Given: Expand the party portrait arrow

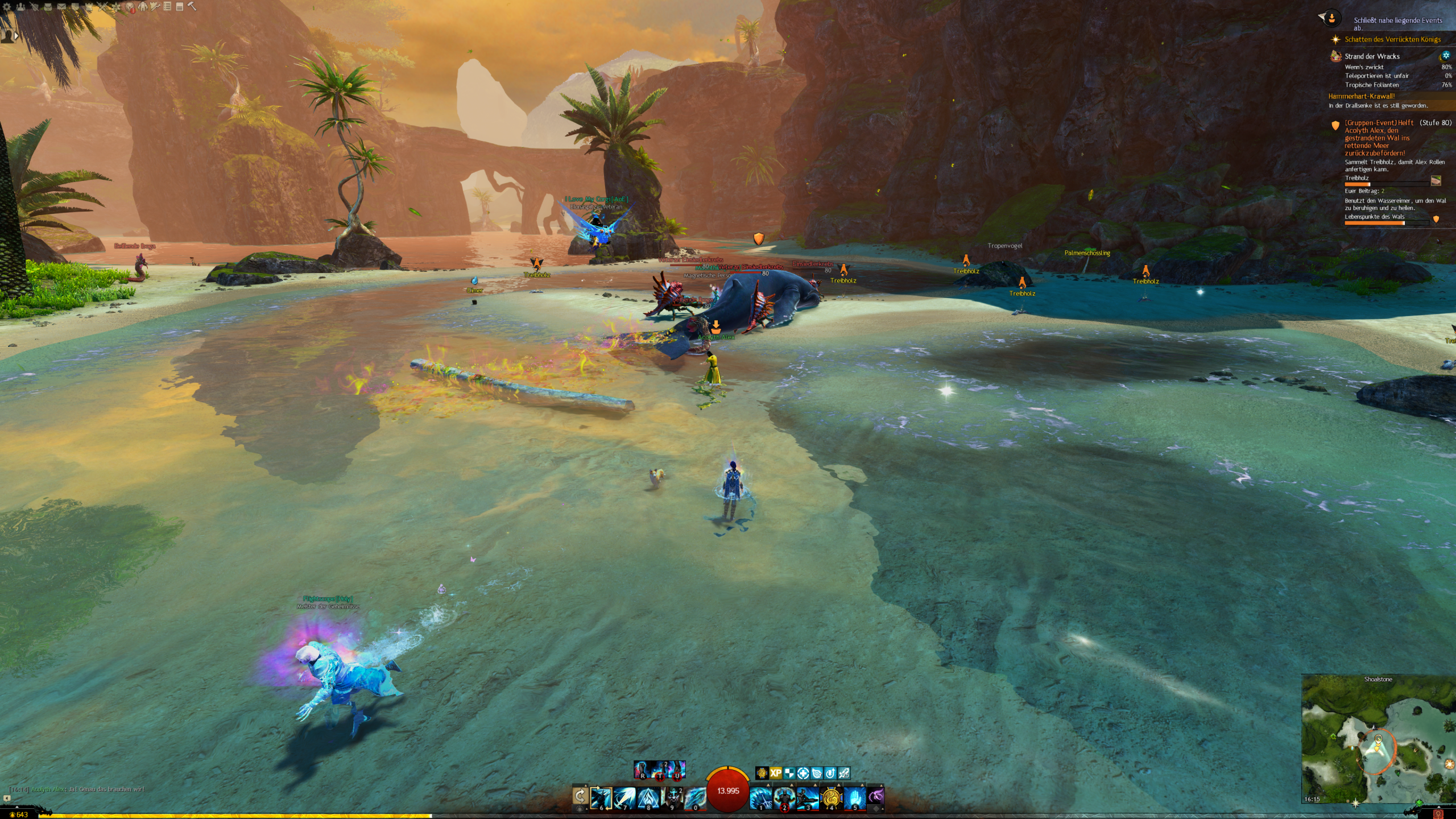Looking at the screenshot, I should (16, 35).
